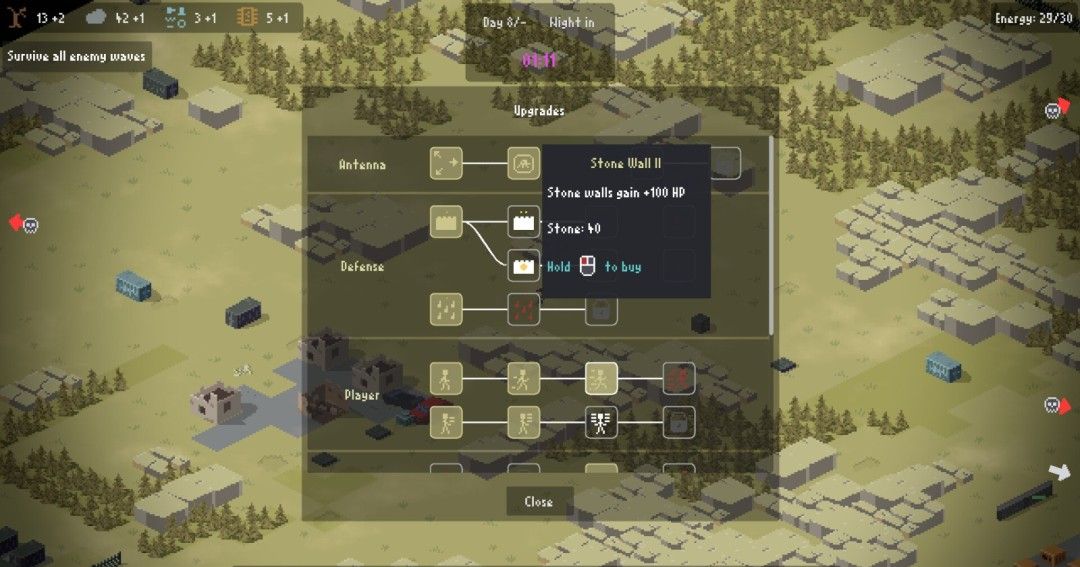Close the Upgrades panel

tap(538, 501)
